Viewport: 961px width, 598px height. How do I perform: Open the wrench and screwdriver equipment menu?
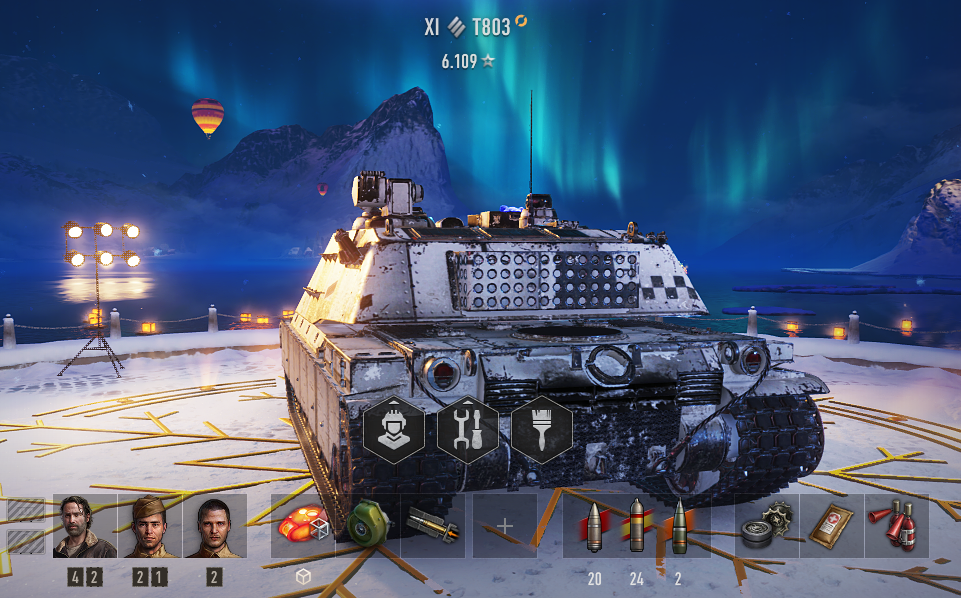[467, 430]
